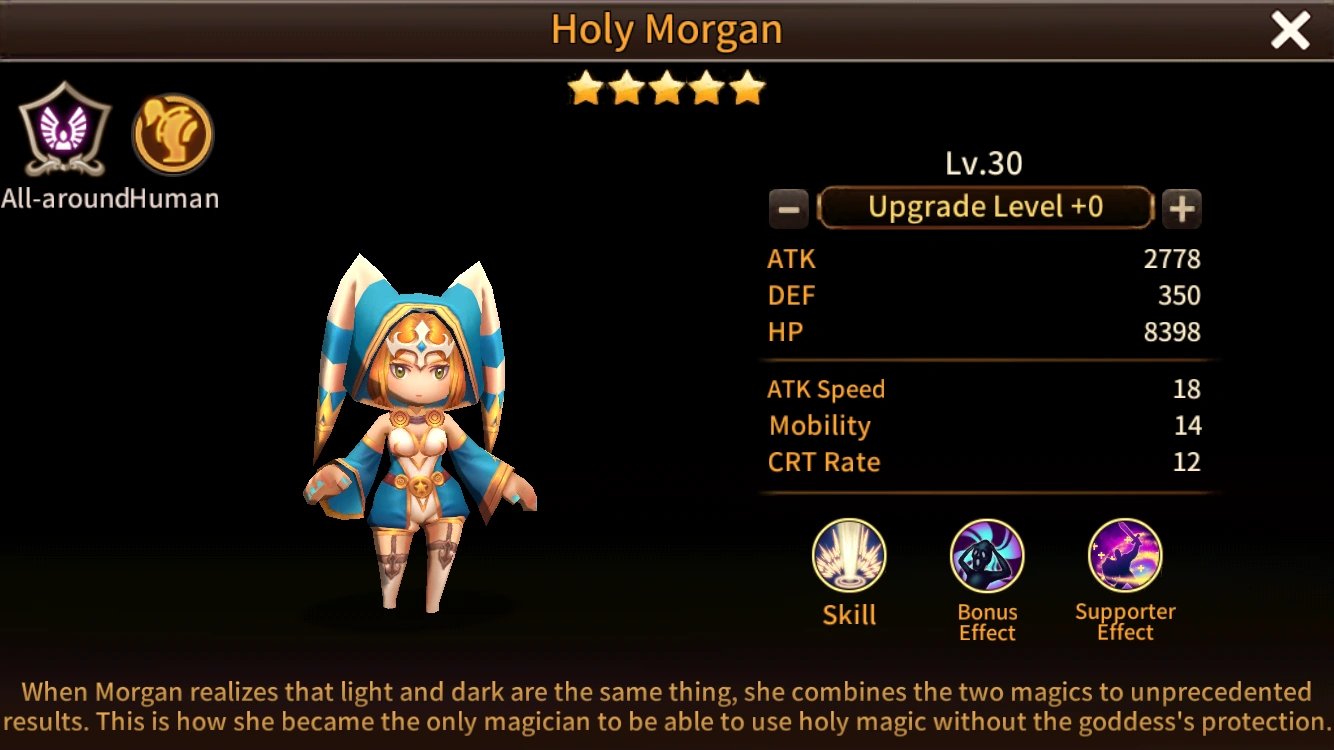
Task: Expand the ATK stat entry
Action: point(985,259)
